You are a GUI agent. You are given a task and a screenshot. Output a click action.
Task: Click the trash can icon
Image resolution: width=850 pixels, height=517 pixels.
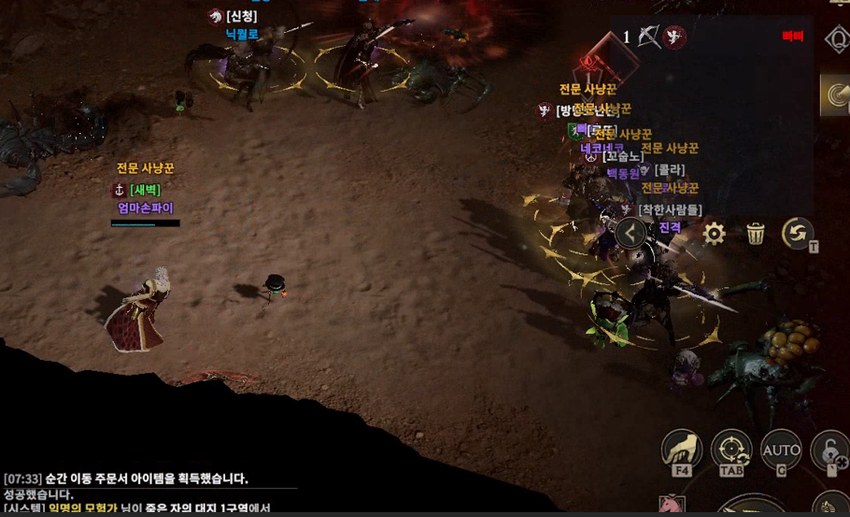click(x=756, y=234)
